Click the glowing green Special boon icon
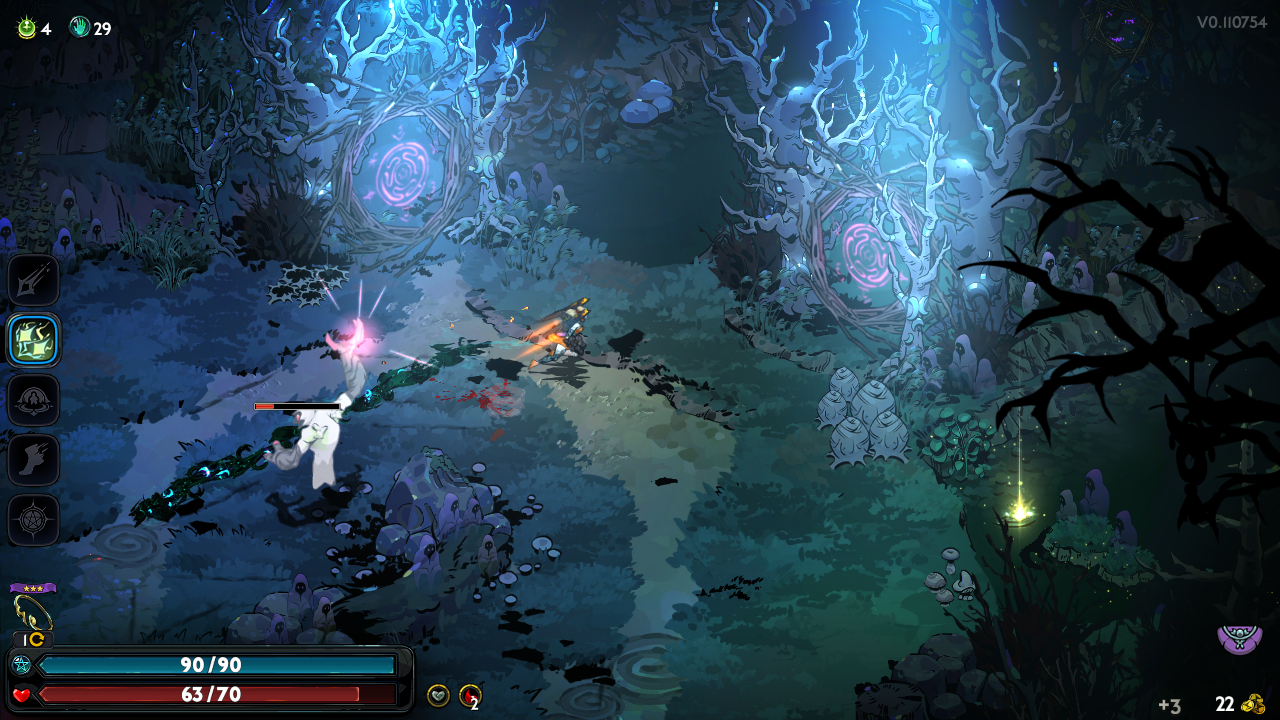1280x720 pixels. pyautogui.click(x=34, y=340)
